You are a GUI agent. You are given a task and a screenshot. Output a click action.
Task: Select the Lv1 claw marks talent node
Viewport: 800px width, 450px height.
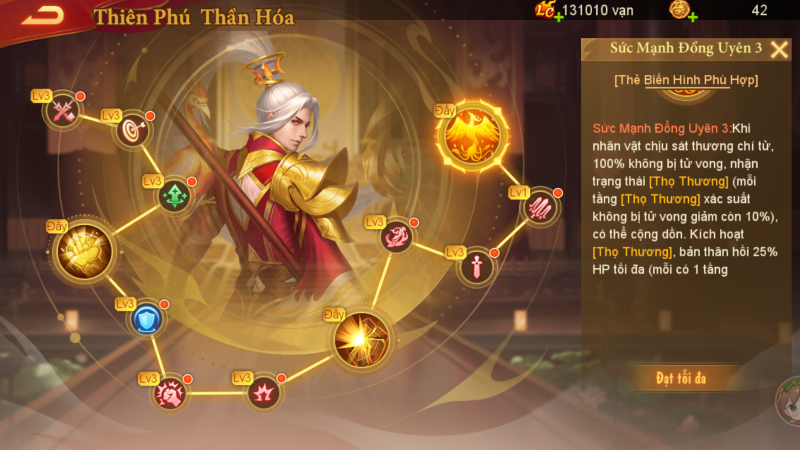[540, 207]
